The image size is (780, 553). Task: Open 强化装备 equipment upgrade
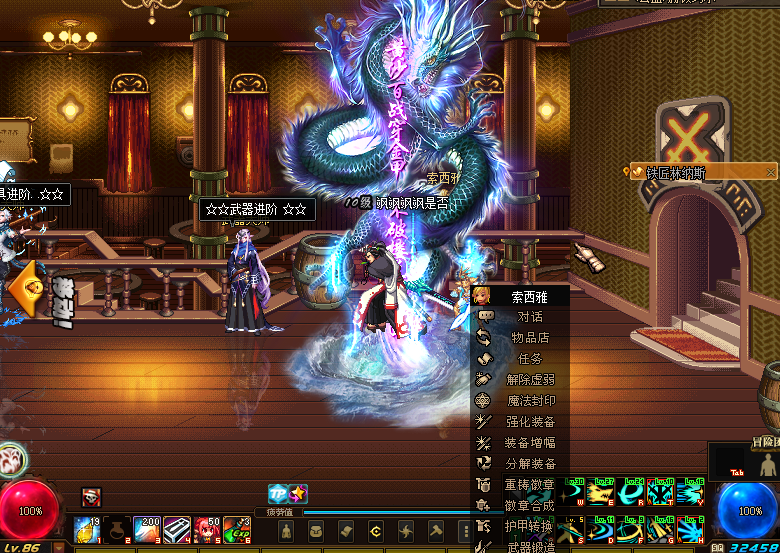click(530, 422)
